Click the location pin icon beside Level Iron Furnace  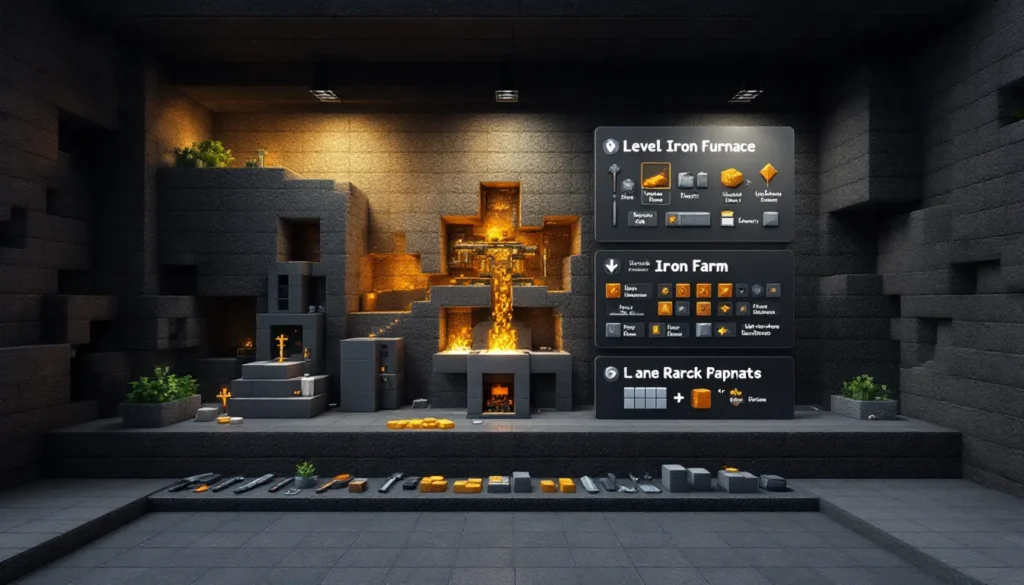[610, 146]
